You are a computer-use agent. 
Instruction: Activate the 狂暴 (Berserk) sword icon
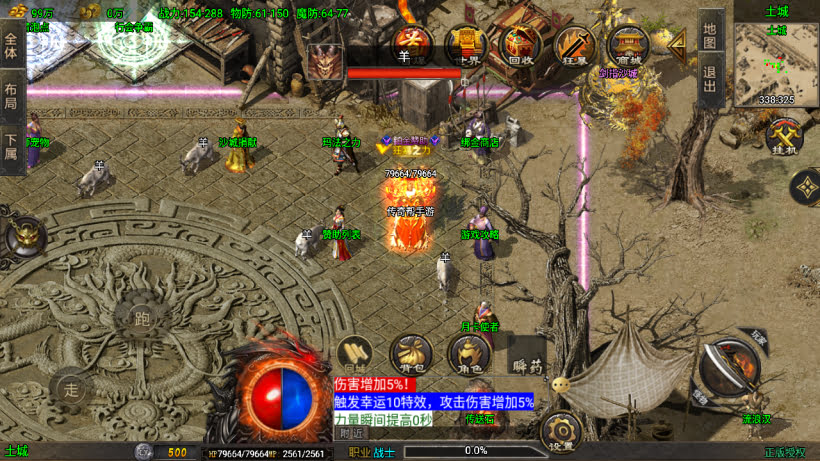[574, 45]
